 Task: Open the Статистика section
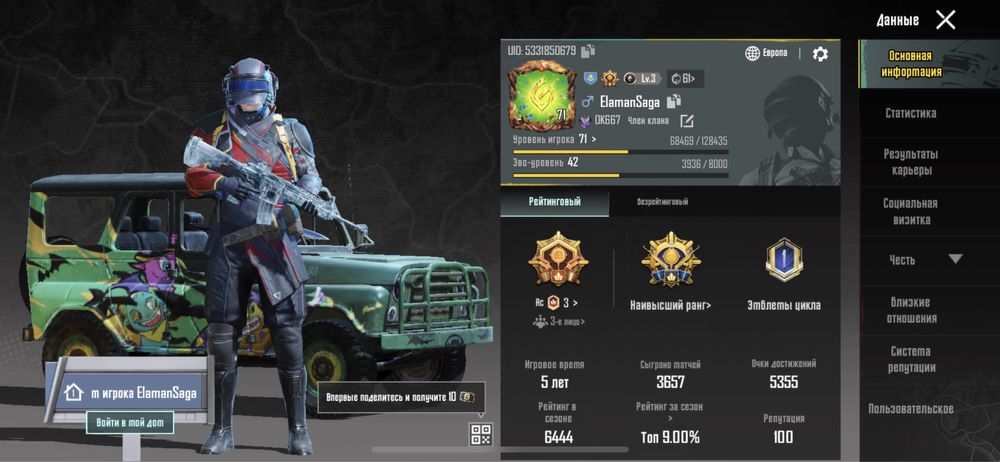tap(910, 114)
